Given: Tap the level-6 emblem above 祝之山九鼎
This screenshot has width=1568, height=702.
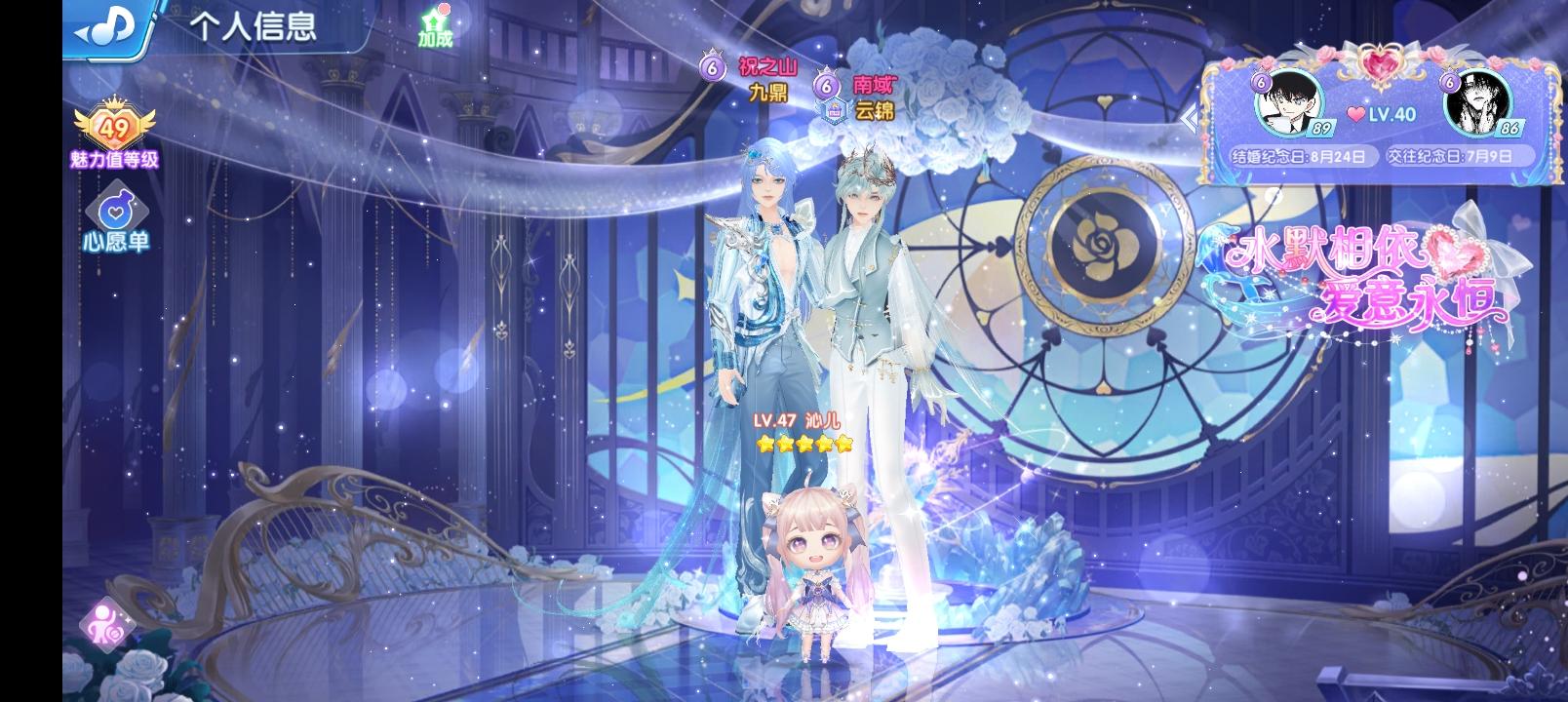Looking at the screenshot, I should pyautogui.click(x=711, y=68).
